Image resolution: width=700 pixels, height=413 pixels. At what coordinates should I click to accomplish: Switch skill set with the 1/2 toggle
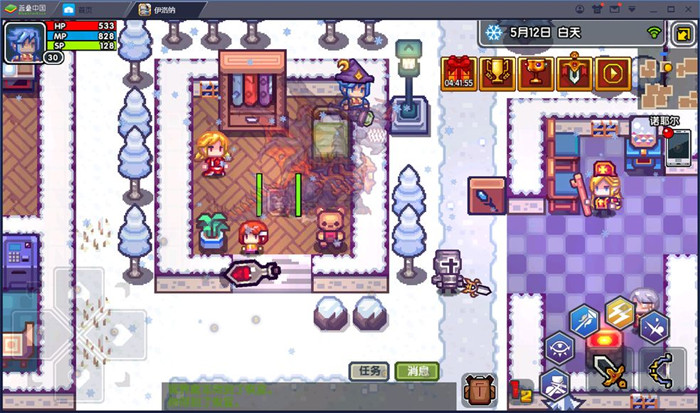pos(521,391)
